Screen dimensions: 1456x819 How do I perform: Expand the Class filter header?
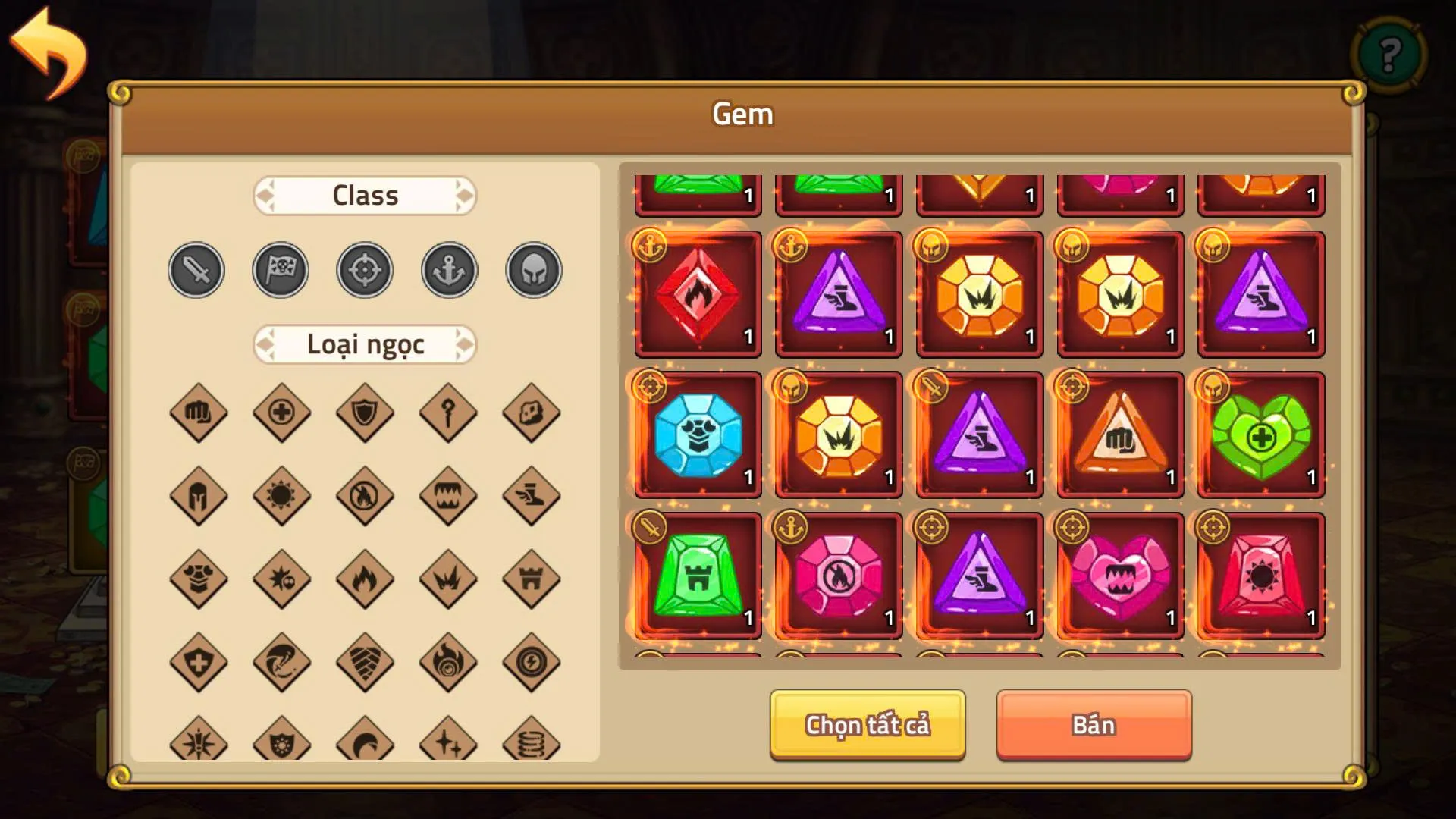(x=365, y=196)
